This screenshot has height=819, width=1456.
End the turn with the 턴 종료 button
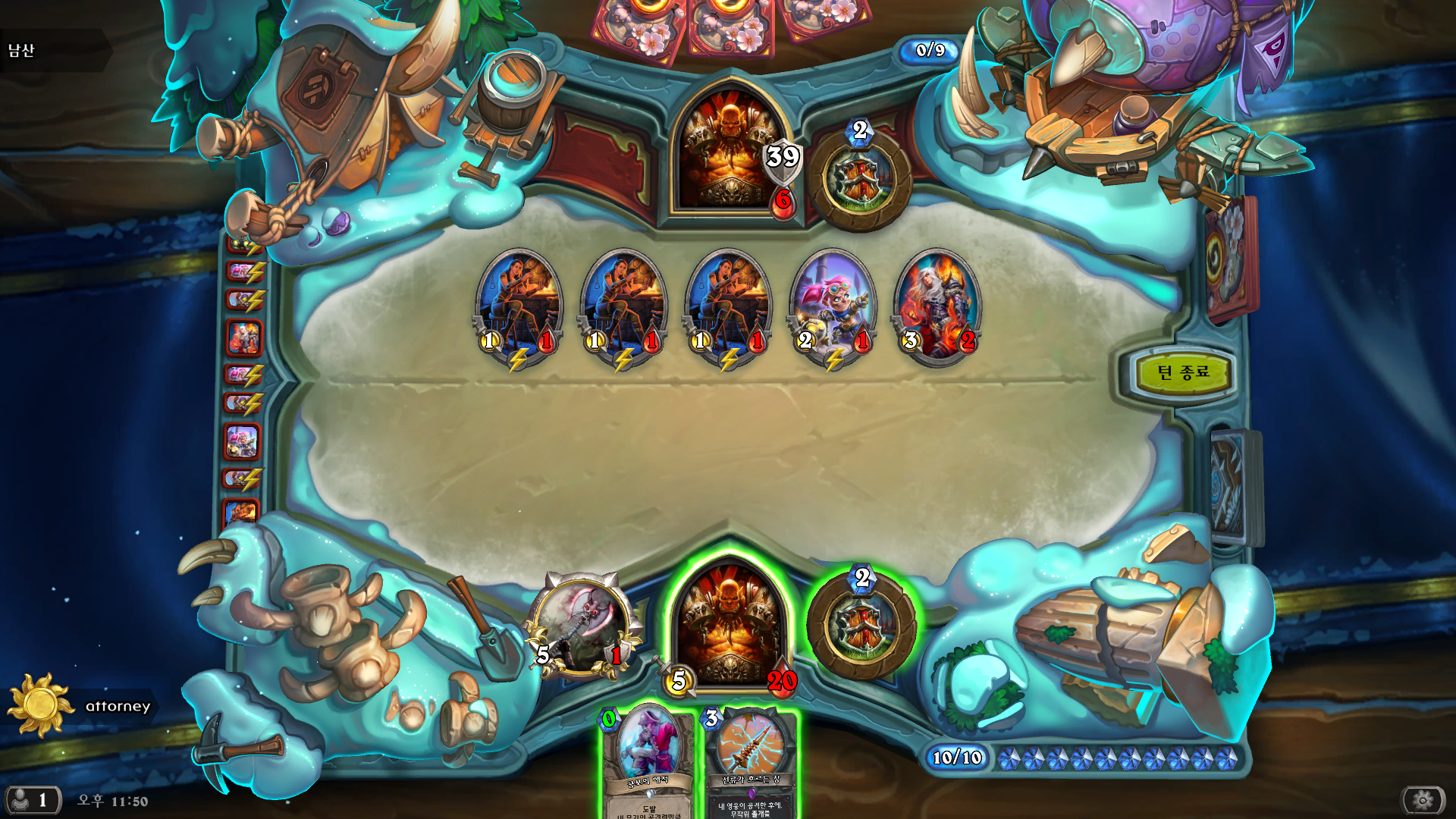pyautogui.click(x=1182, y=372)
